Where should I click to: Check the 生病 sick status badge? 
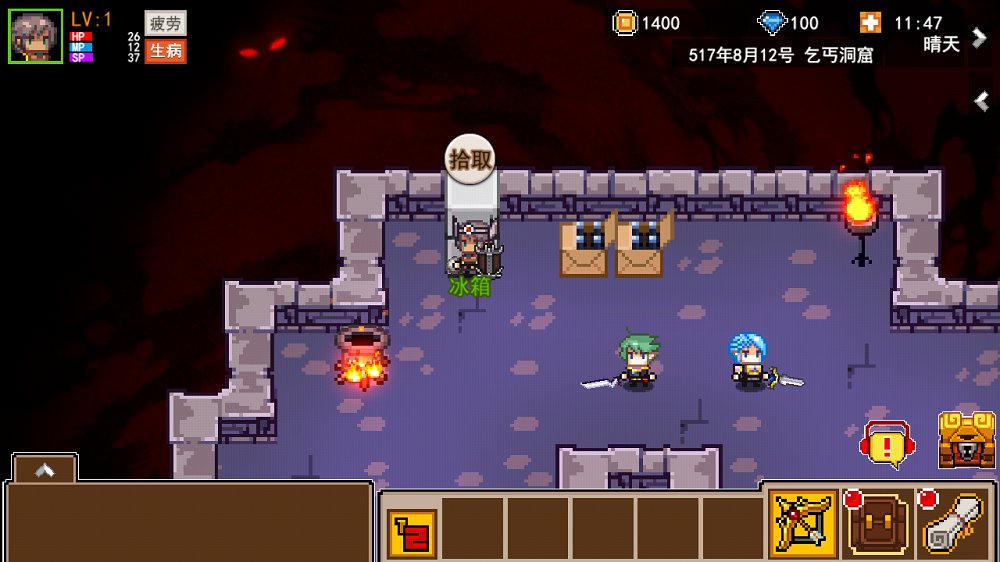165,51
